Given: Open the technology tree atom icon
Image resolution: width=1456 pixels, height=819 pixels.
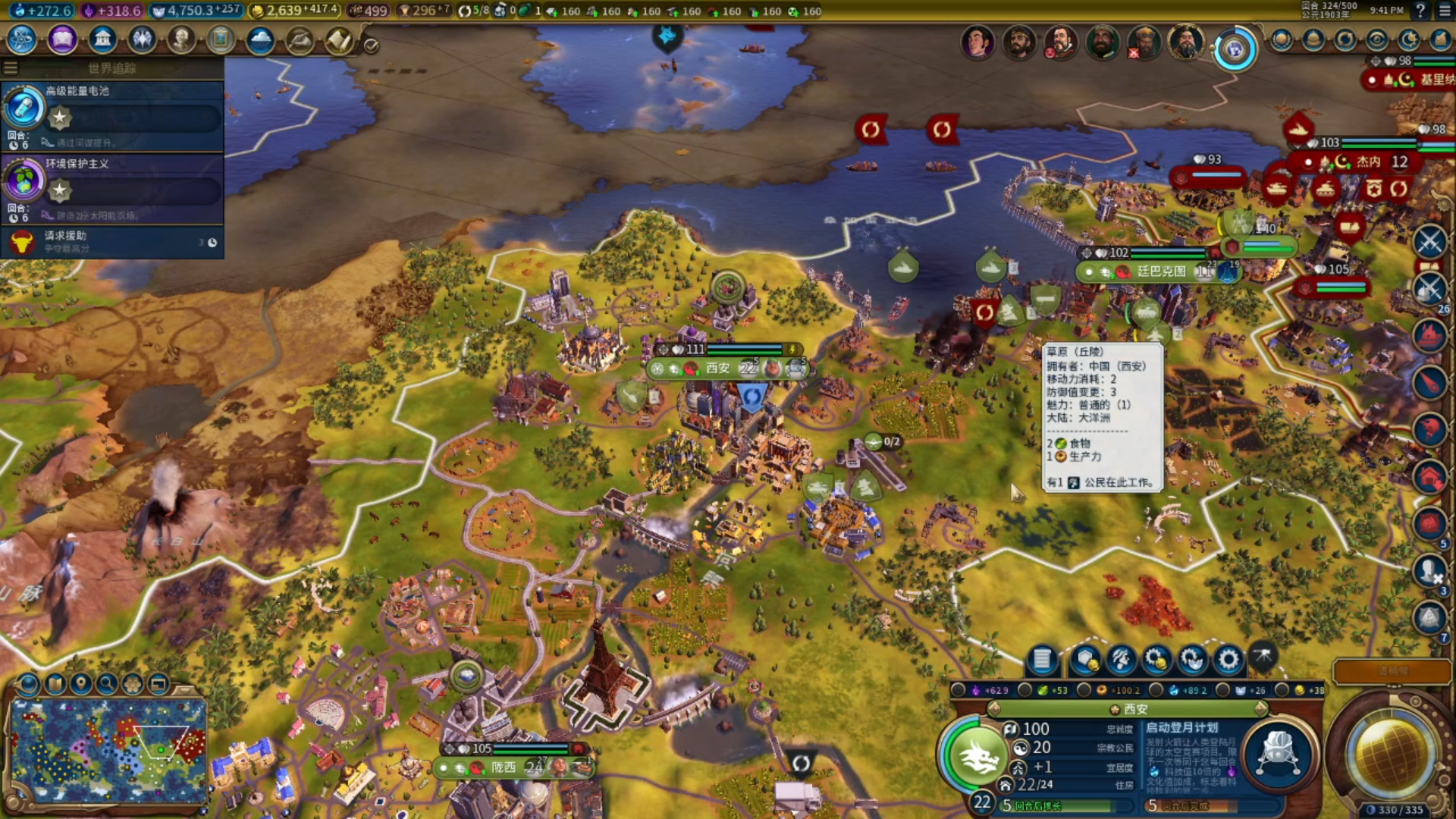Looking at the screenshot, I should tap(22, 39).
